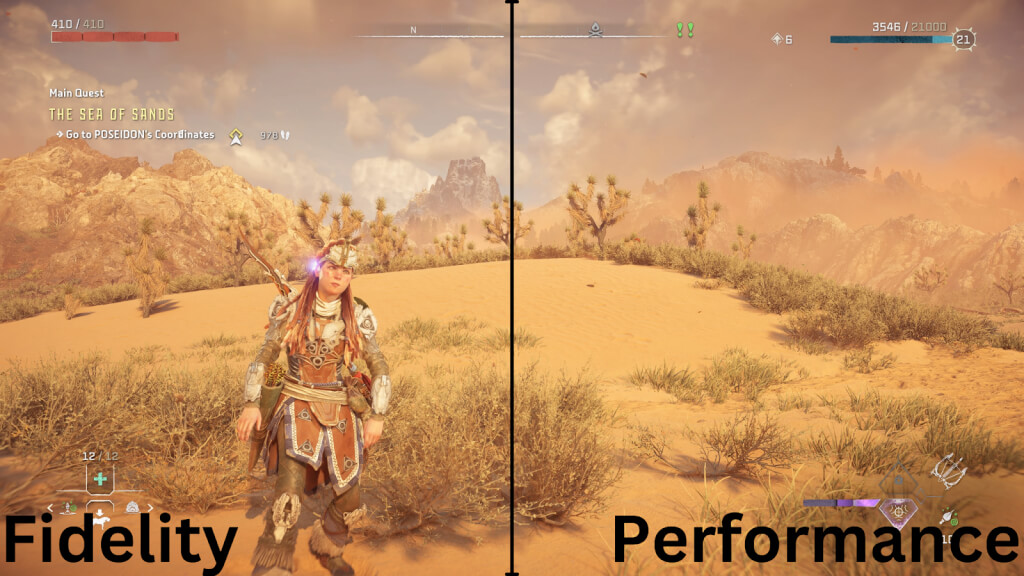Click the green exclamation quest markers on compass

[684, 30]
